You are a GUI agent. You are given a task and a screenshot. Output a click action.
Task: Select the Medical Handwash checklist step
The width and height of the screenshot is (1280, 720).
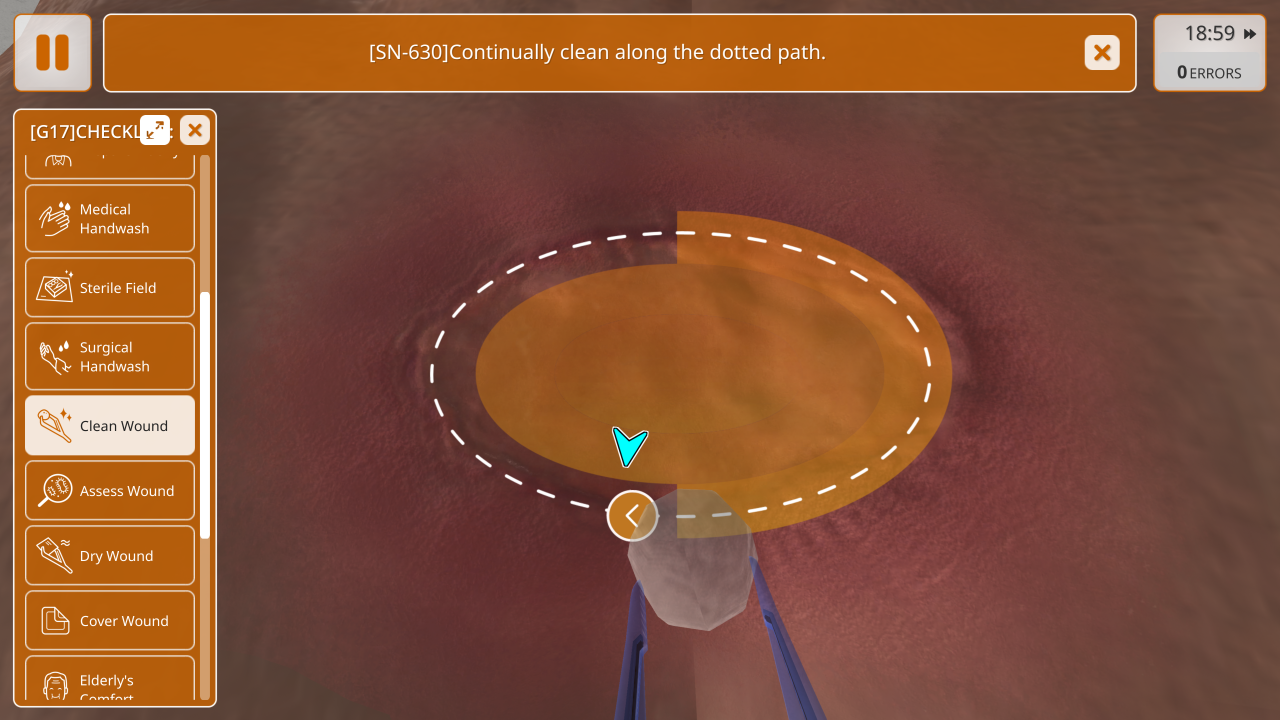(110, 218)
